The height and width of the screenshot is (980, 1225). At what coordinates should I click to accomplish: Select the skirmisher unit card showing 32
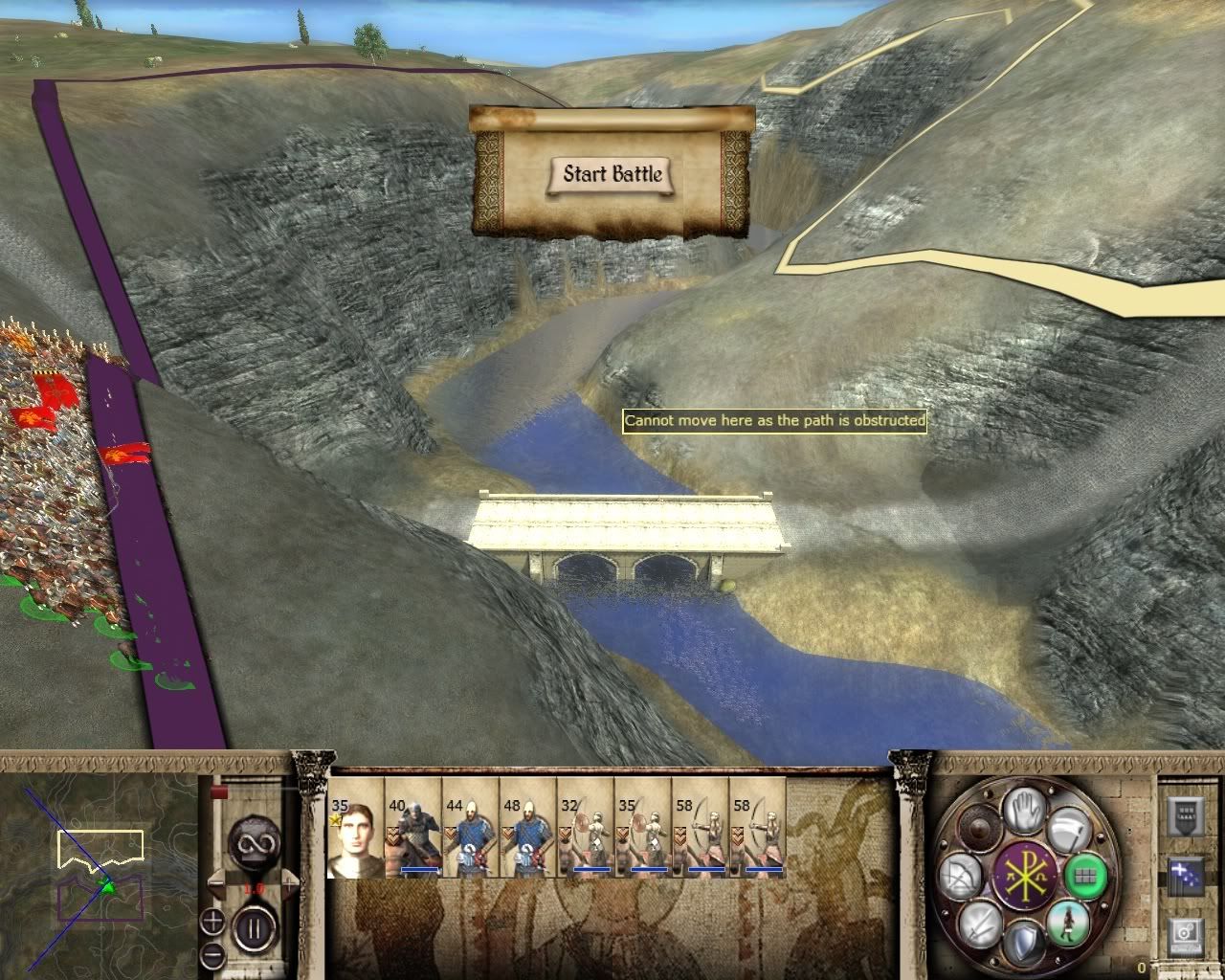click(586, 828)
